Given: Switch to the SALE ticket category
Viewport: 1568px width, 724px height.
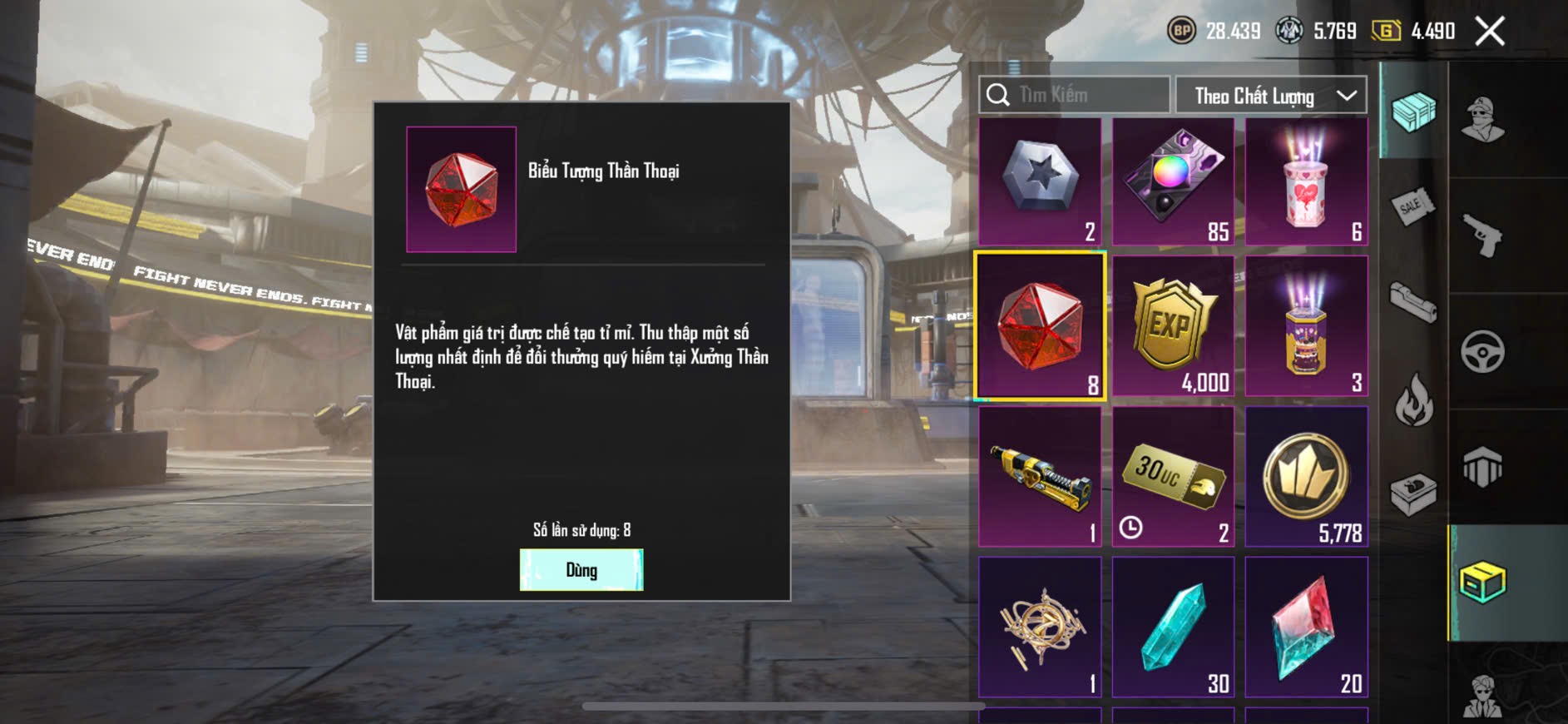Looking at the screenshot, I should [1412, 206].
